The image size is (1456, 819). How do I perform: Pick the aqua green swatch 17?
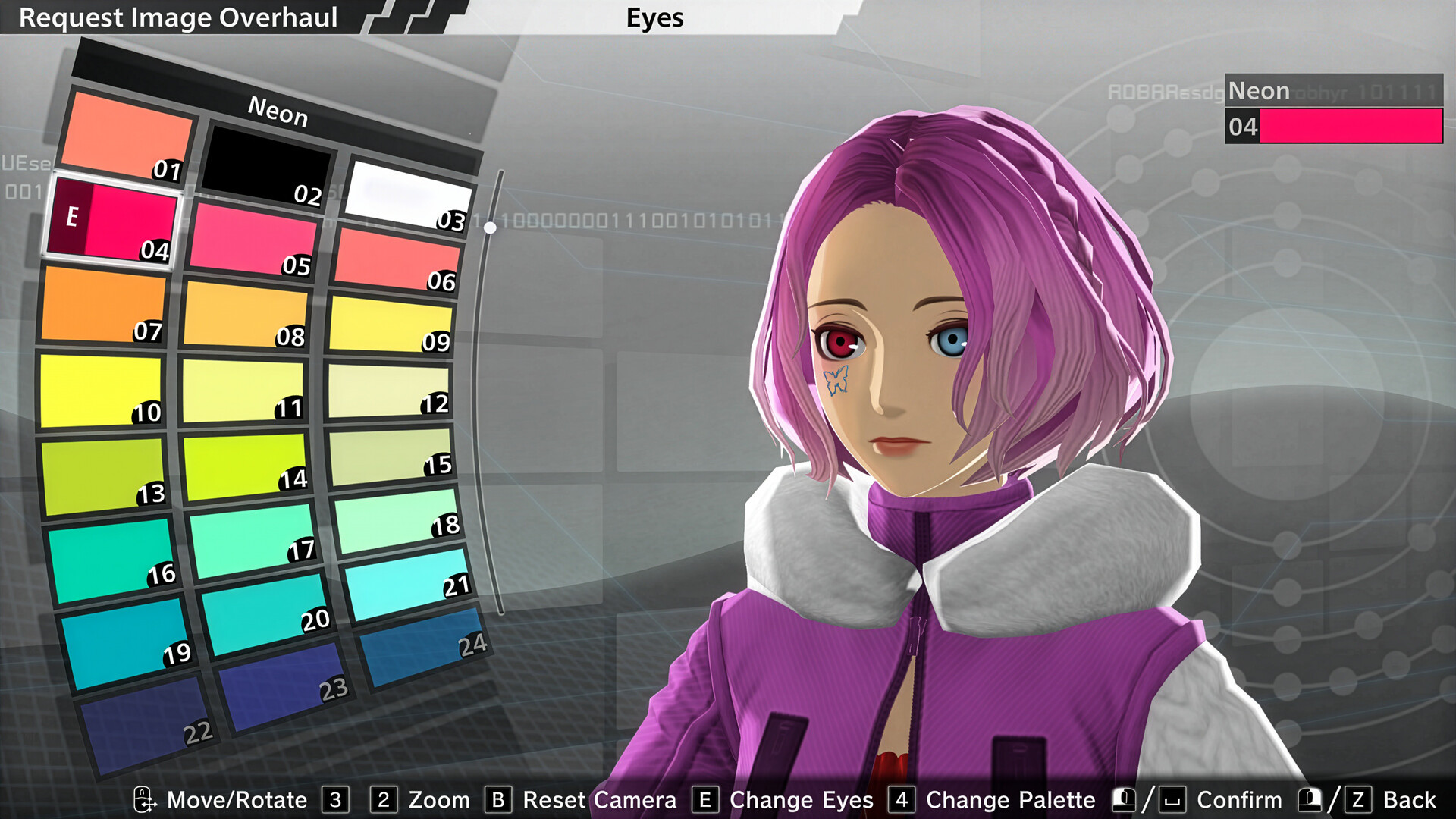click(x=250, y=540)
